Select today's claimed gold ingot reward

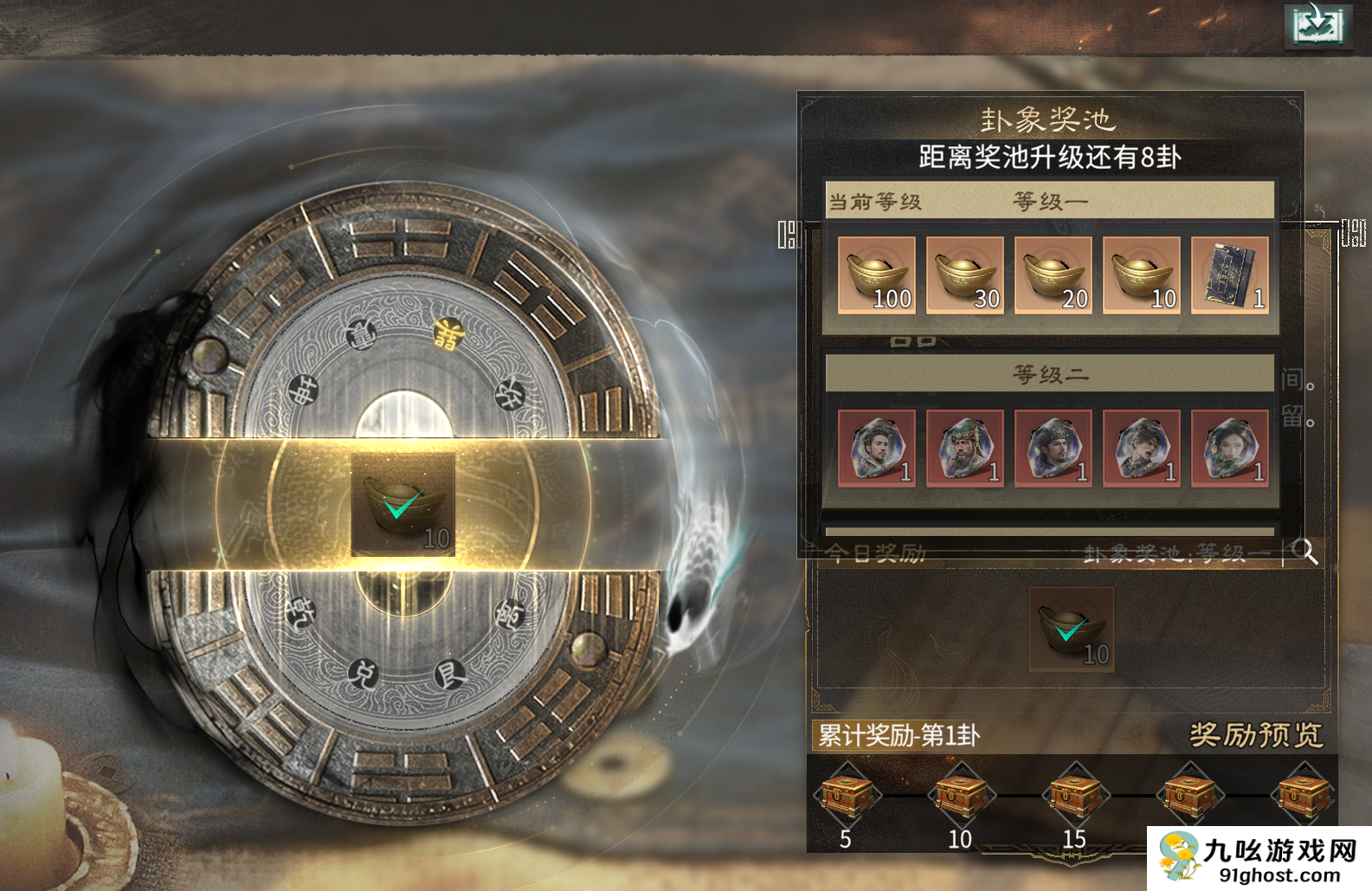click(1072, 630)
